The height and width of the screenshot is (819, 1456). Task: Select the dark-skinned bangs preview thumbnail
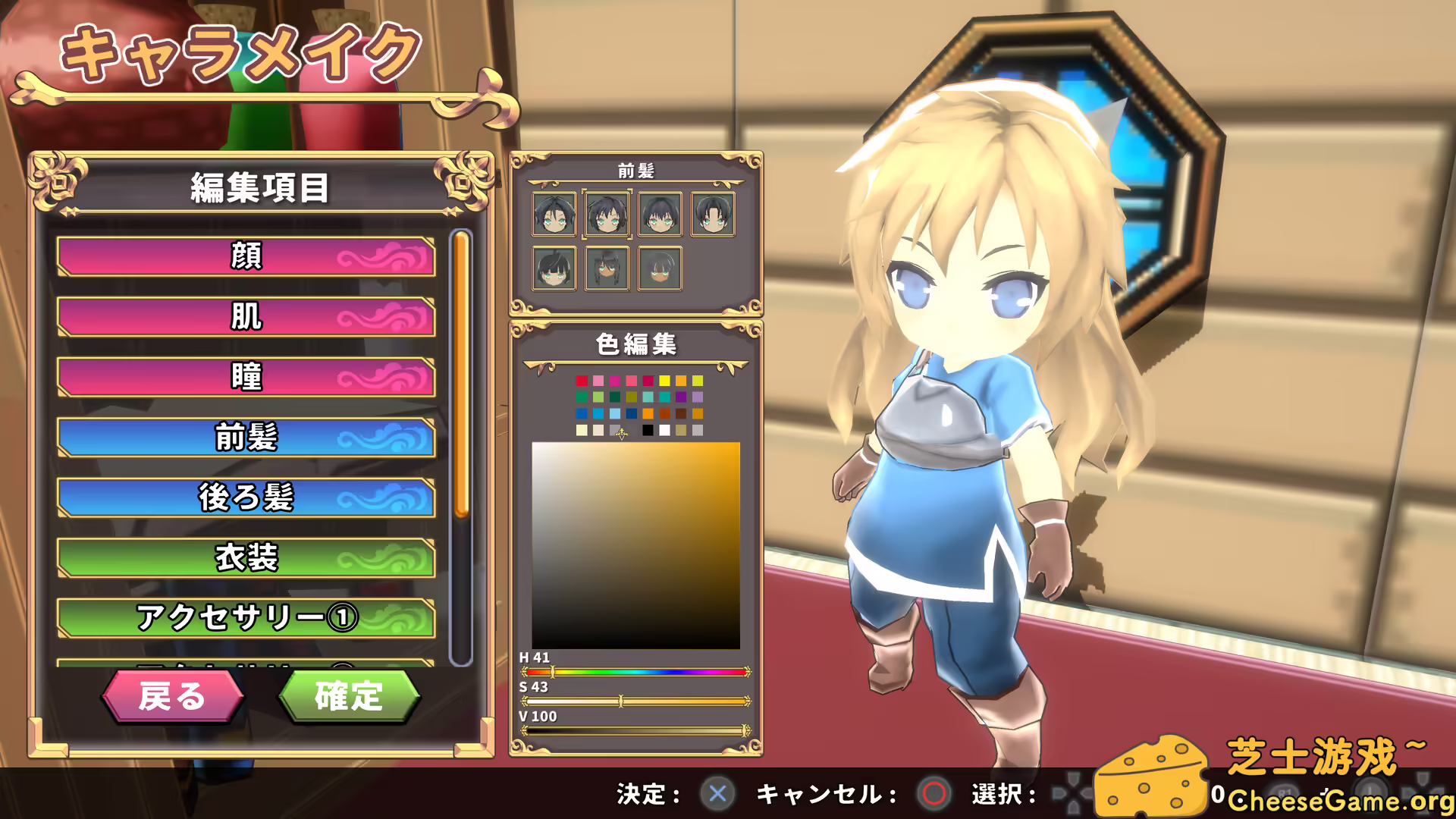point(661,267)
